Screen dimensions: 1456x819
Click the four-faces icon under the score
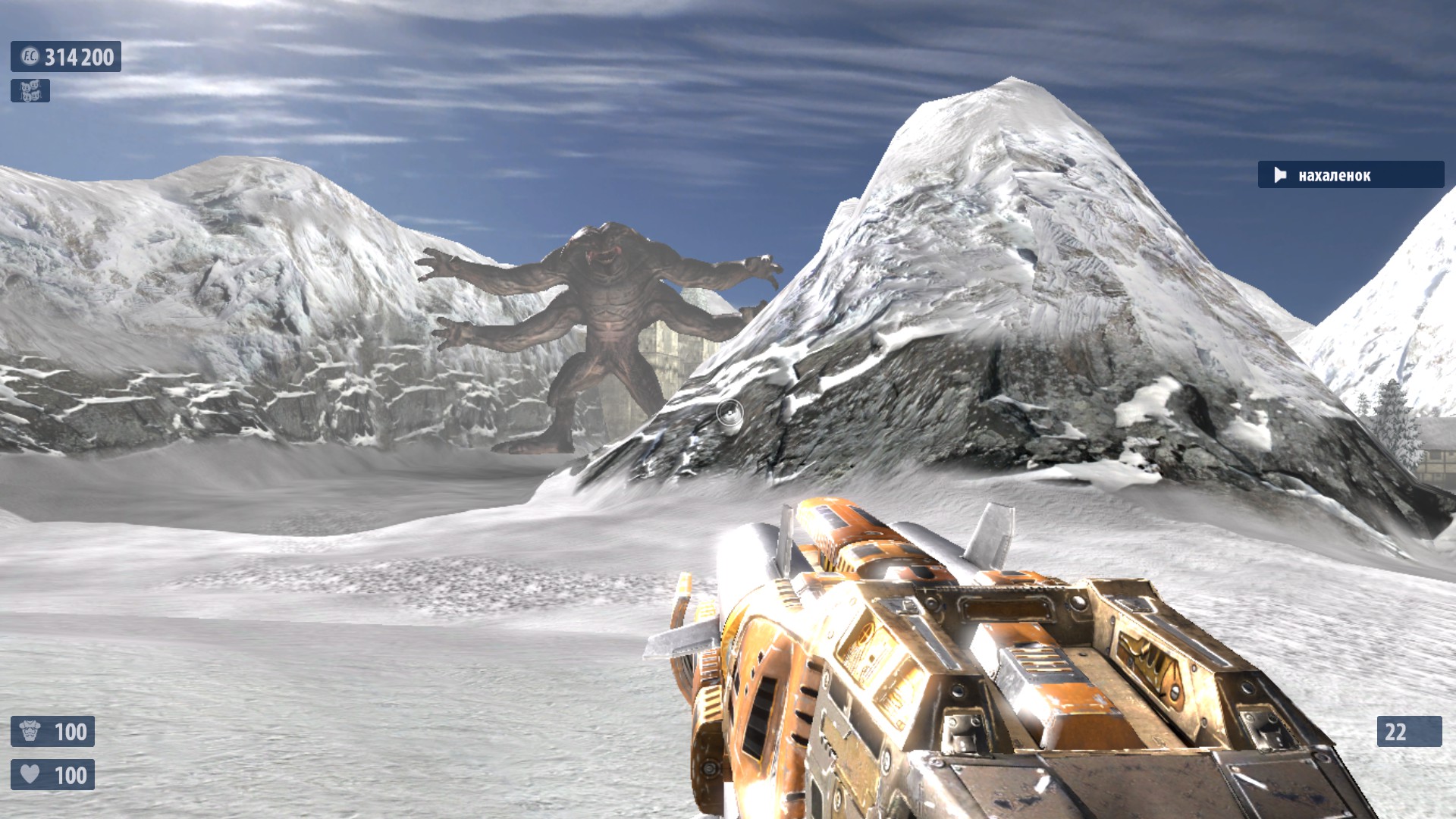click(30, 91)
